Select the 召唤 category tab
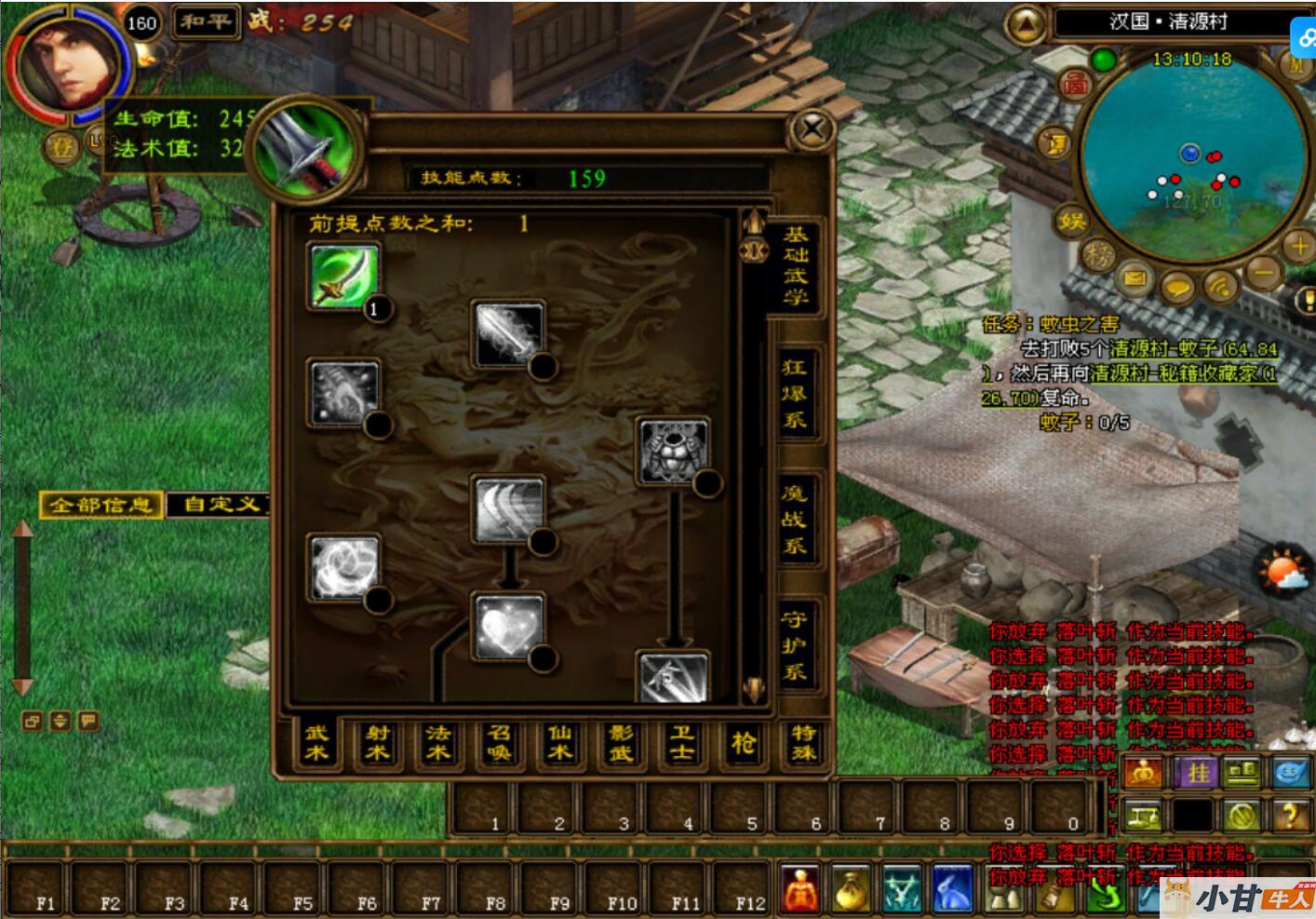Viewport: 1316px width, 919px height. (x=499, y=744)
